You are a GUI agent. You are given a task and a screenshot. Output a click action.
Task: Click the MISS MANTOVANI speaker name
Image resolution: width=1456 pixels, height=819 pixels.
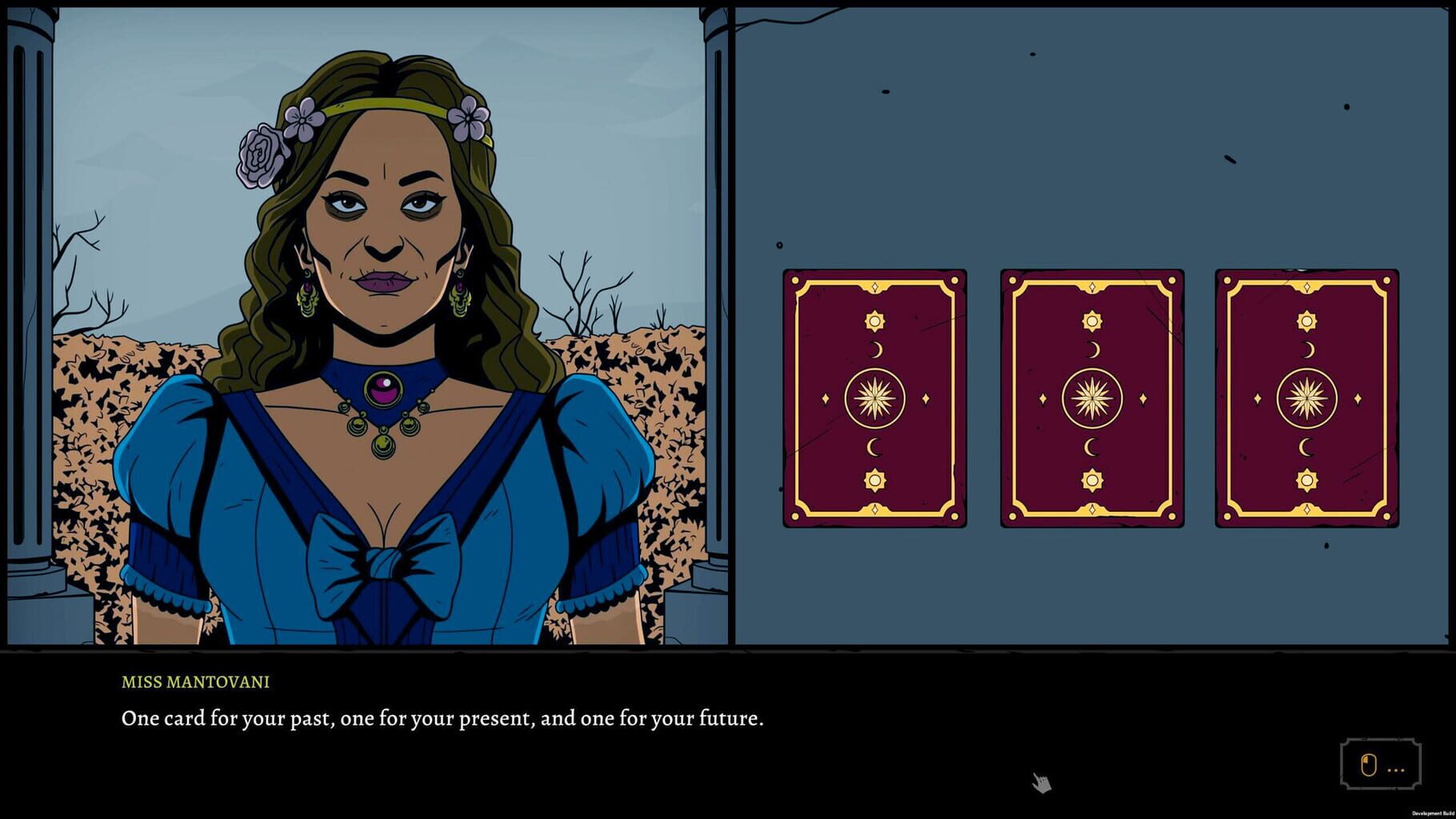(x=194, y=683)
